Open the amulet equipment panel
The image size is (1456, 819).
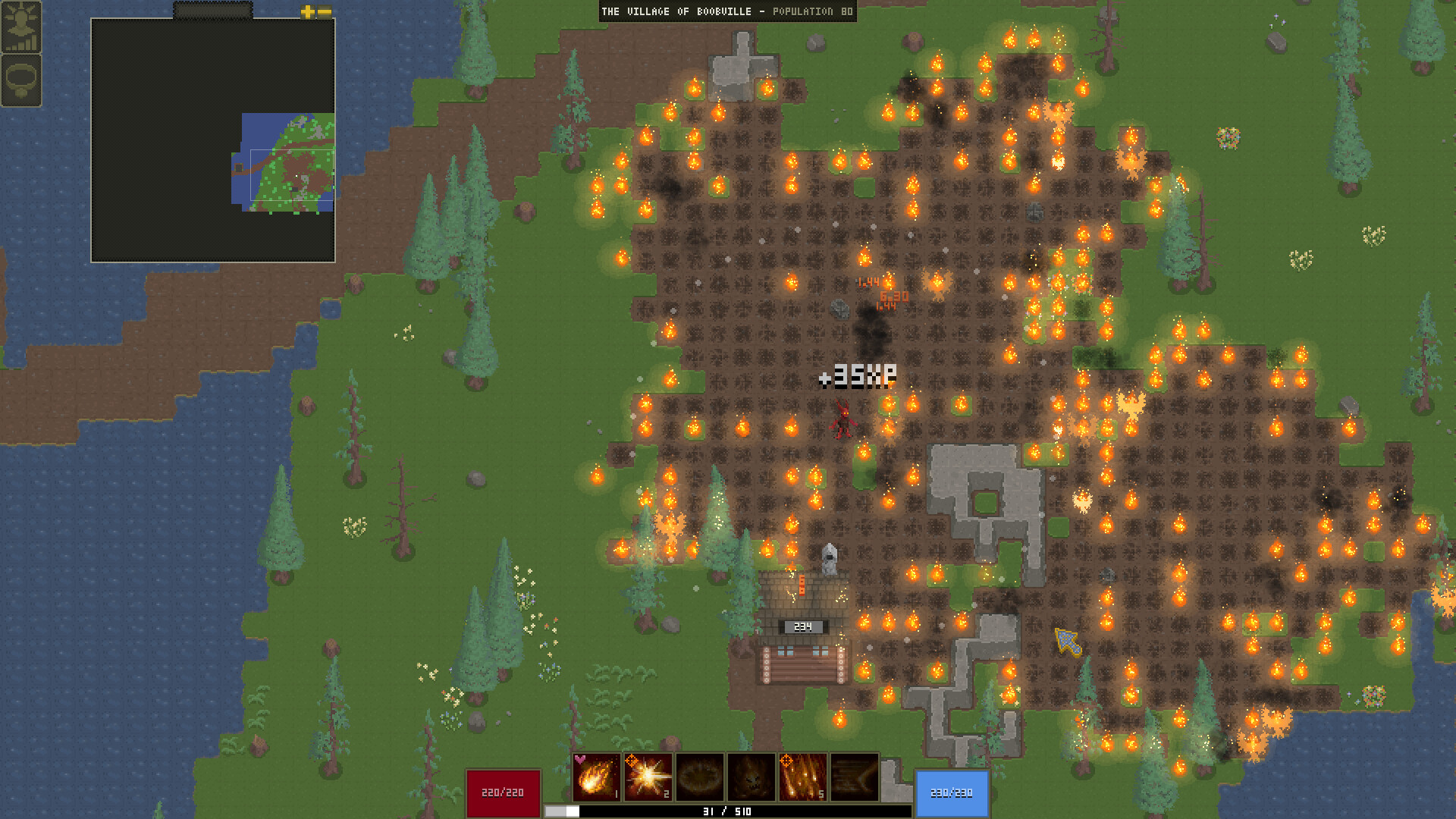(x=21, y=80)
